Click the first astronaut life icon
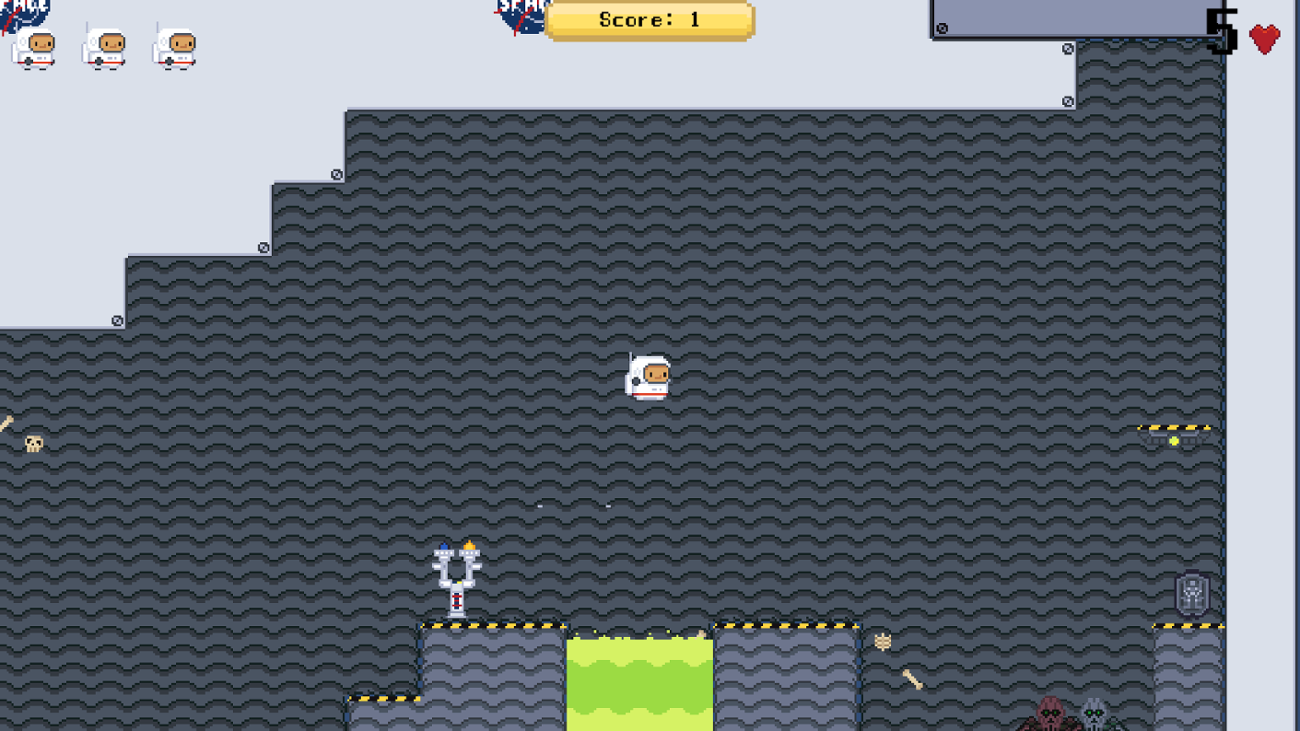The height and width of the screenshot is (731, 1300). point(33,48)
